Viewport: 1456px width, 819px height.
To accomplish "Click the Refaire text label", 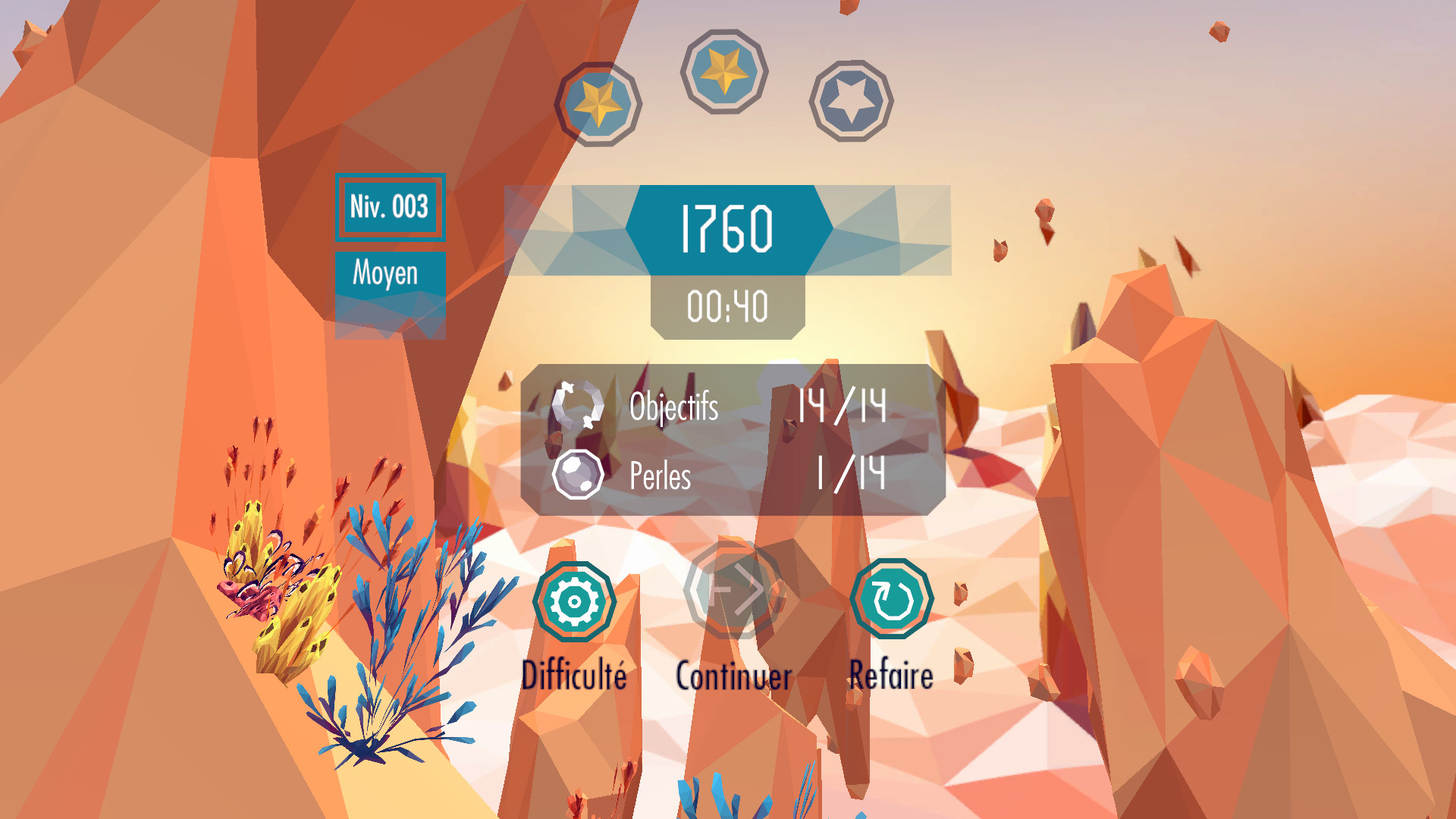I will tap(892, 673).
